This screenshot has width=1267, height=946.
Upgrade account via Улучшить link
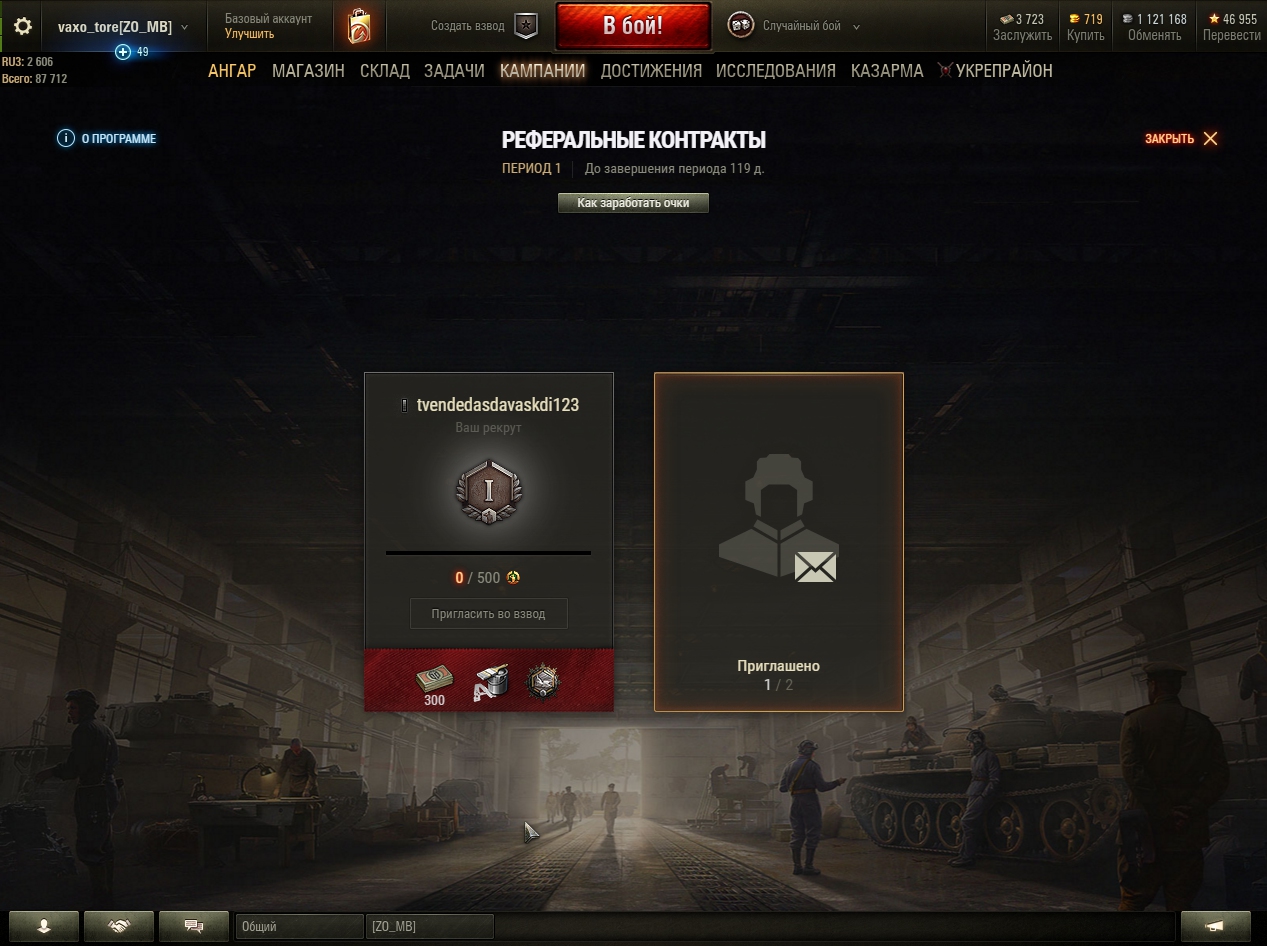click(x=249, y=34)
